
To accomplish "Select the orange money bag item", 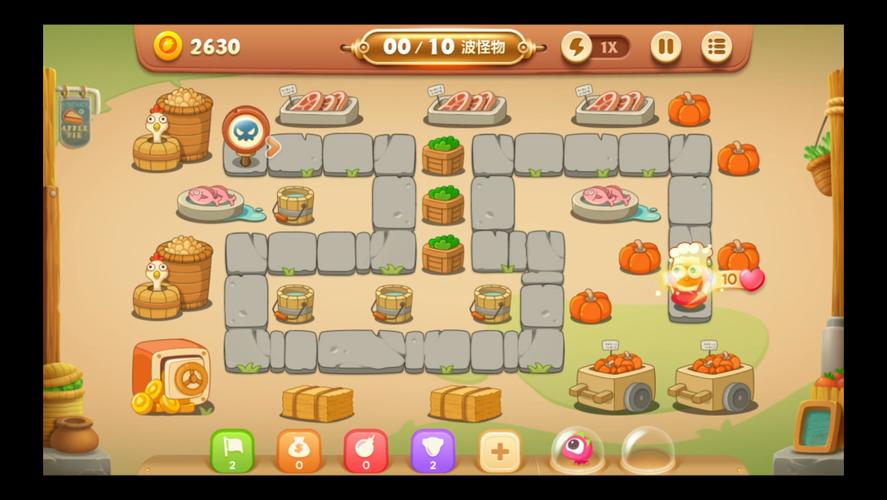I will point(299,451).
